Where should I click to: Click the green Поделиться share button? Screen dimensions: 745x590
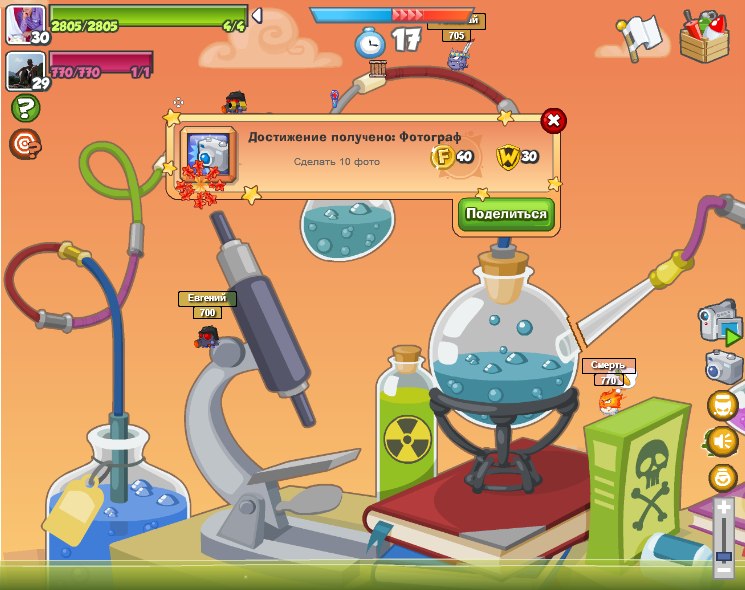(506, 214)
